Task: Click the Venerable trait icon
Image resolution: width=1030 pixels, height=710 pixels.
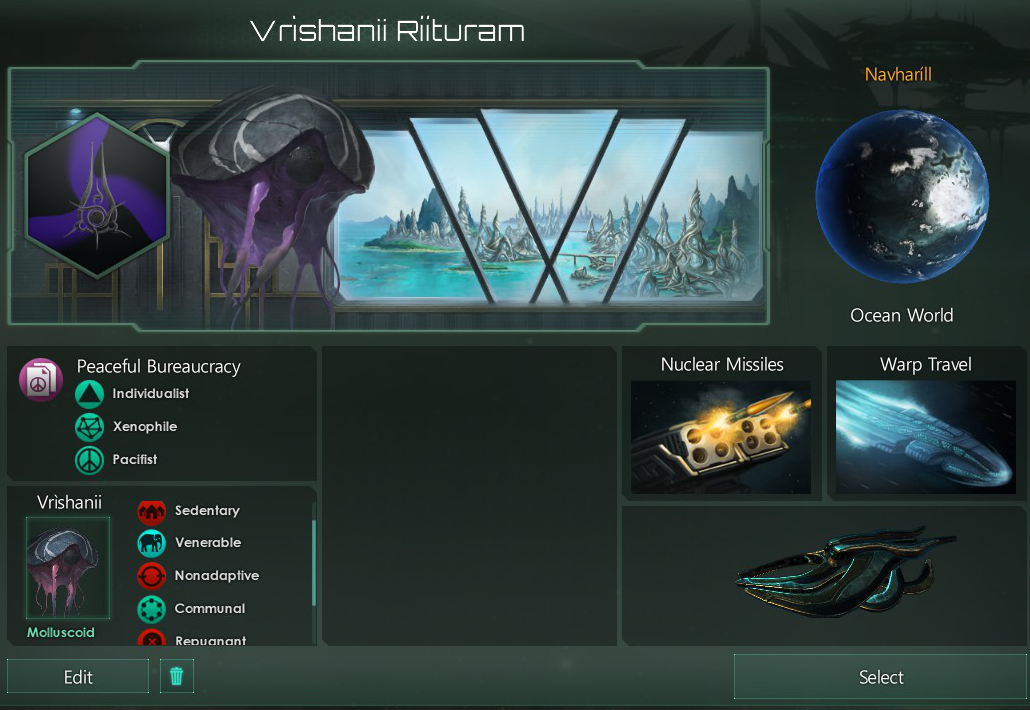Action: click(x=151, y=543)
